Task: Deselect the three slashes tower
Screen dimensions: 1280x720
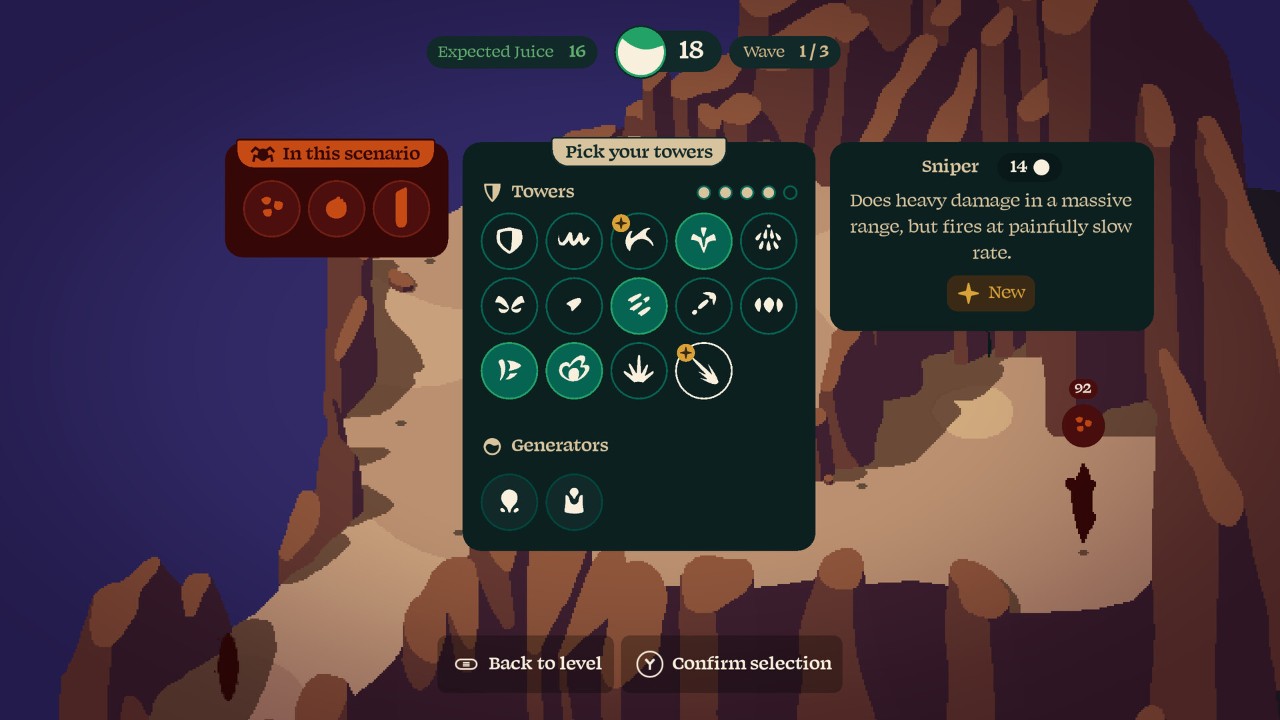Action: pos(639,306)
